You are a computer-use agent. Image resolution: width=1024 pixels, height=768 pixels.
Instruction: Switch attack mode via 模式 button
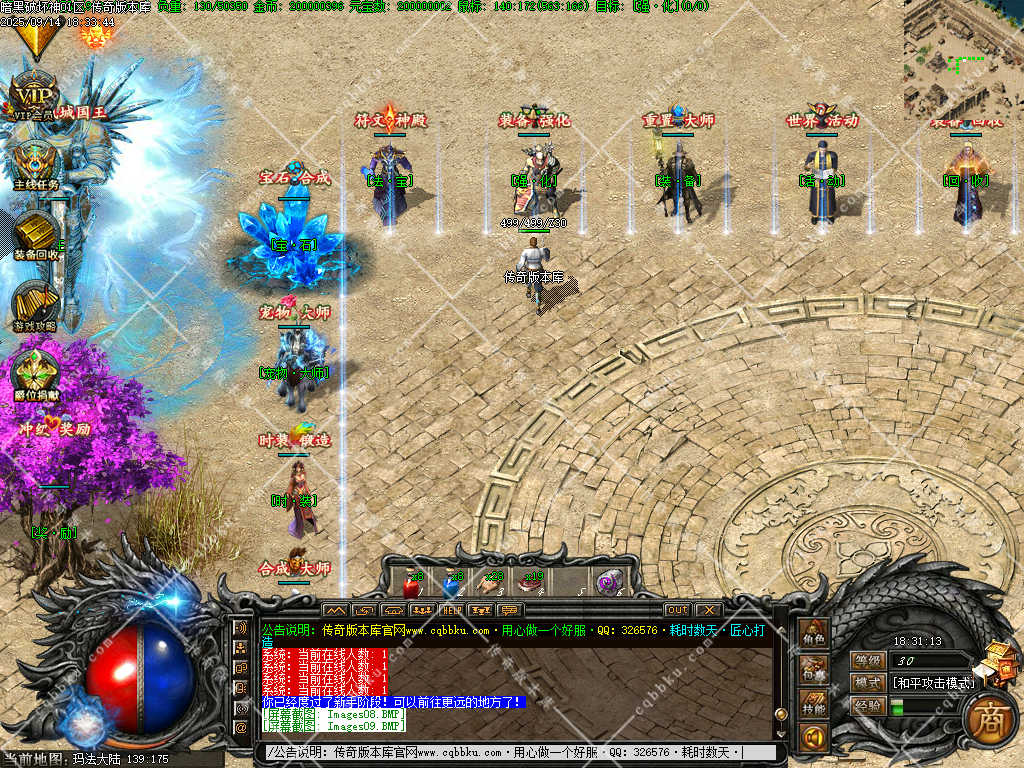pos(867,682)
